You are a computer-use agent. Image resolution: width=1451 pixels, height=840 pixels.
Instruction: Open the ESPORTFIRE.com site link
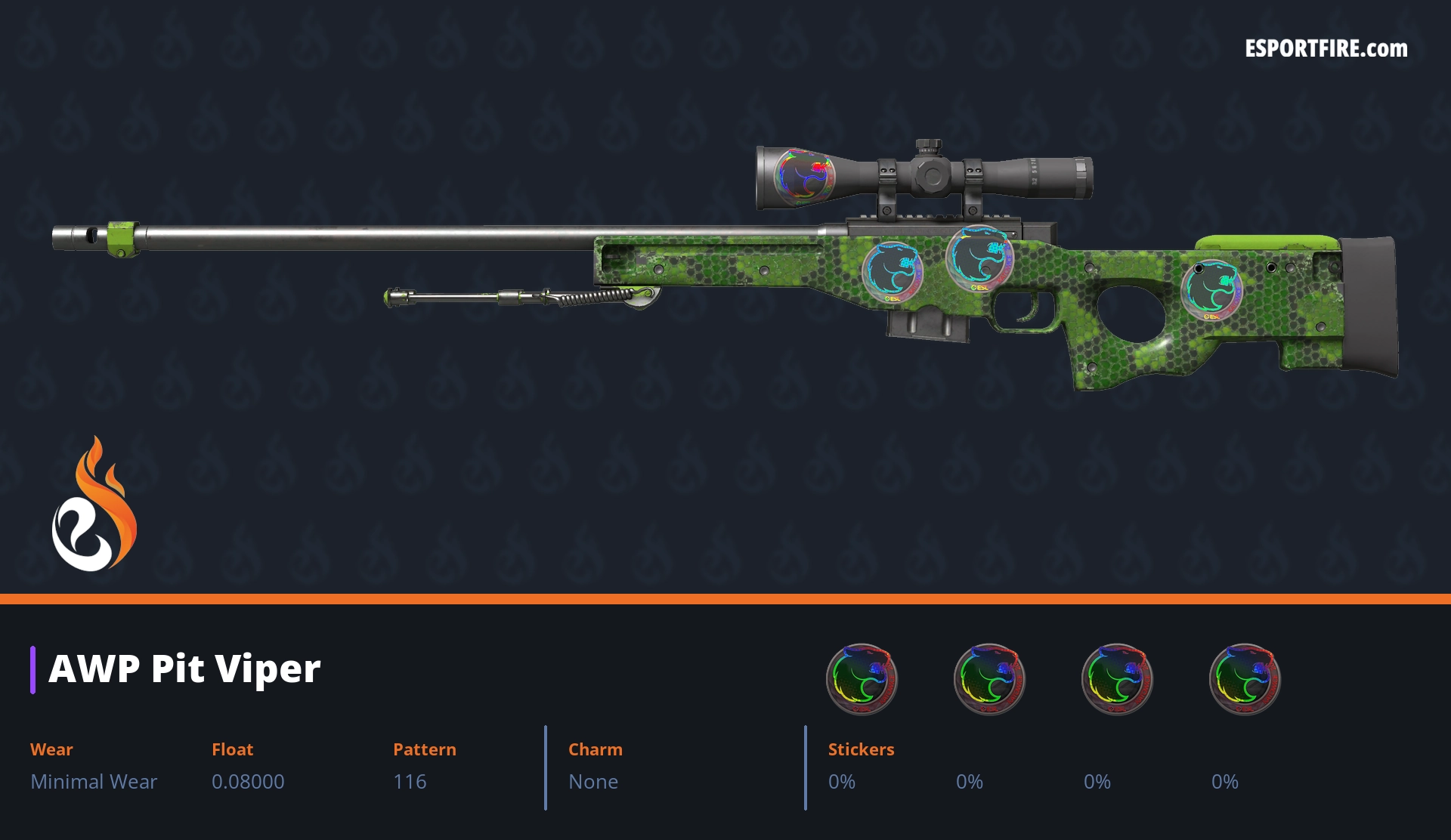(x=1326, y=49)
